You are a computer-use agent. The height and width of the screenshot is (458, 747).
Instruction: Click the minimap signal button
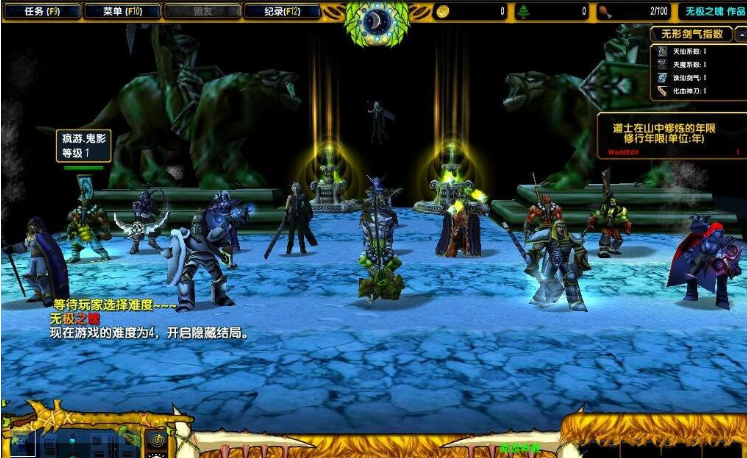pyautogui.click(x=156, y=440)
